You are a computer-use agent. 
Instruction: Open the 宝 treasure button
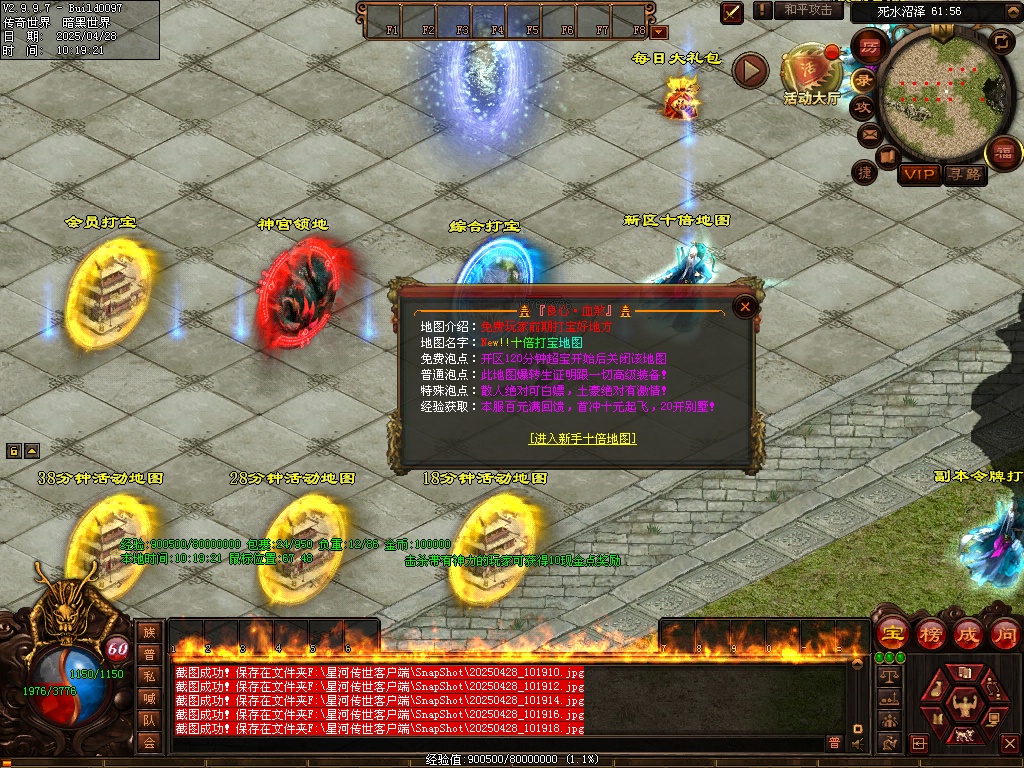[x=892, y=634]
